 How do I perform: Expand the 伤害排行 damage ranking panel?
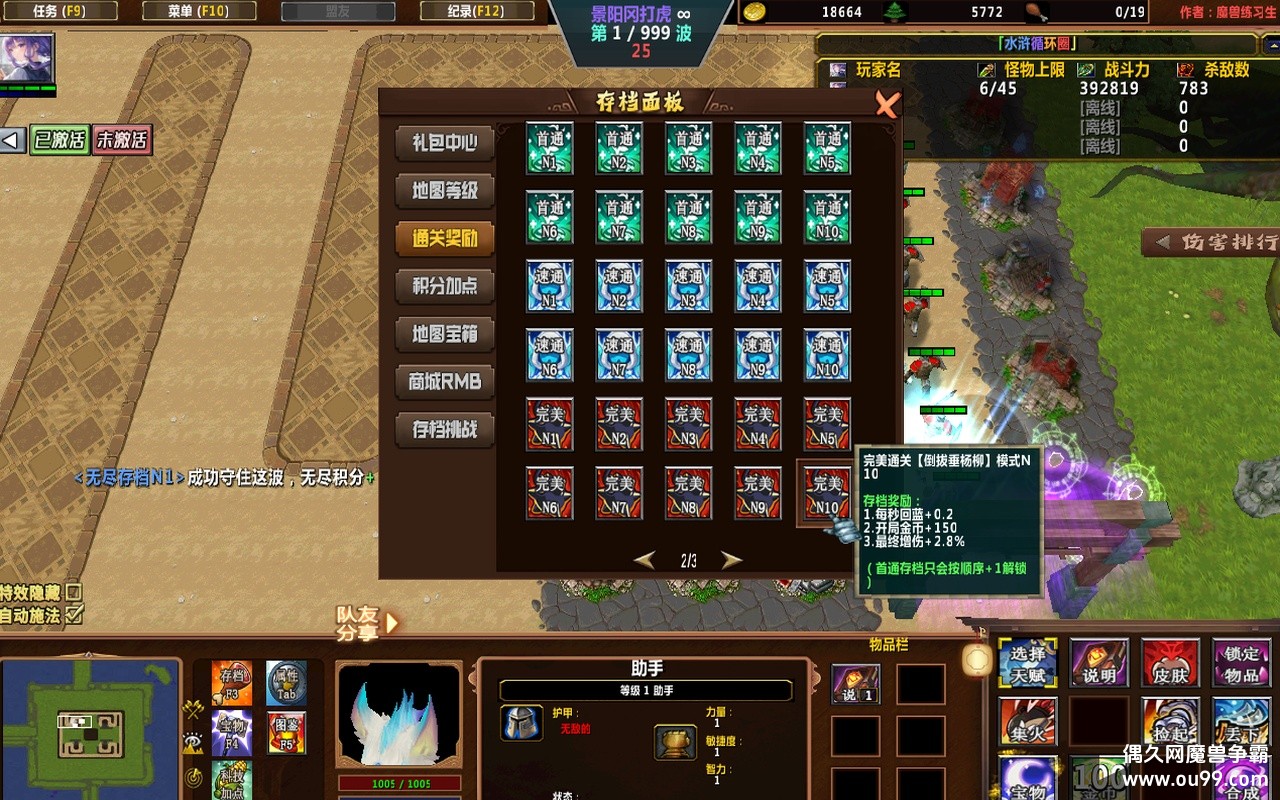click(x=1212, y=242)
